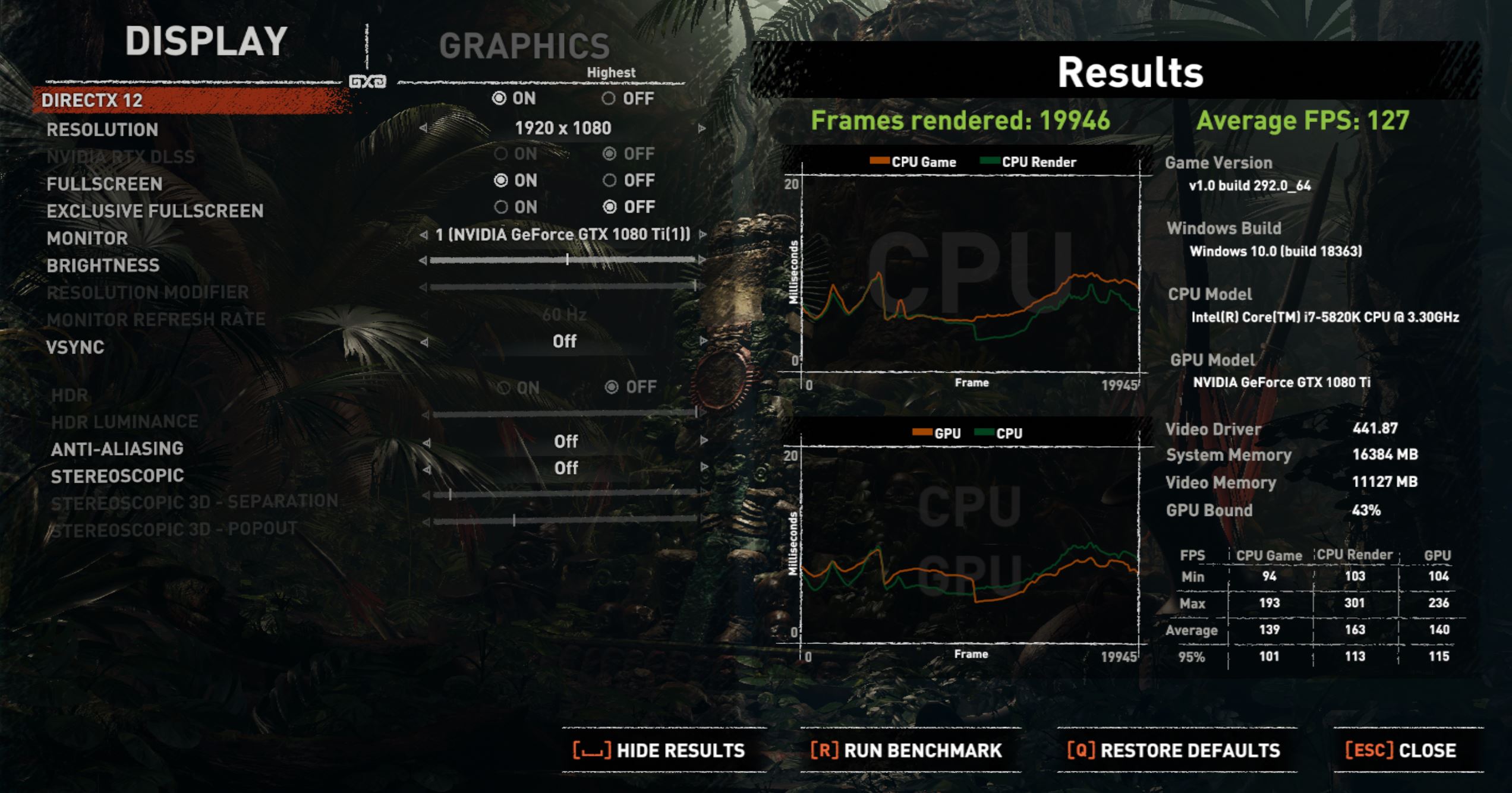Adjust the Brightness slider
Screen dimensions: 1512x793
[567, 260]
